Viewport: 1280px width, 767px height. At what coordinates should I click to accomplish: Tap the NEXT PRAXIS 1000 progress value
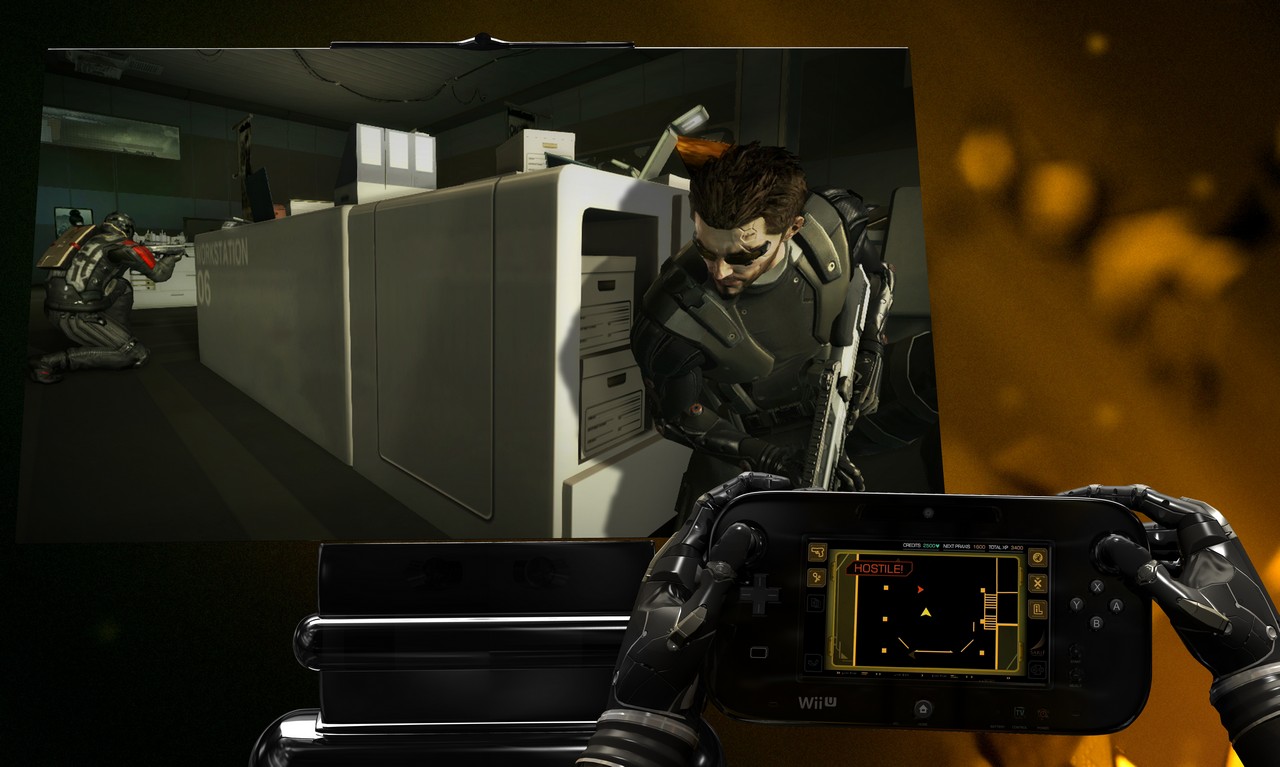point(979,547)
